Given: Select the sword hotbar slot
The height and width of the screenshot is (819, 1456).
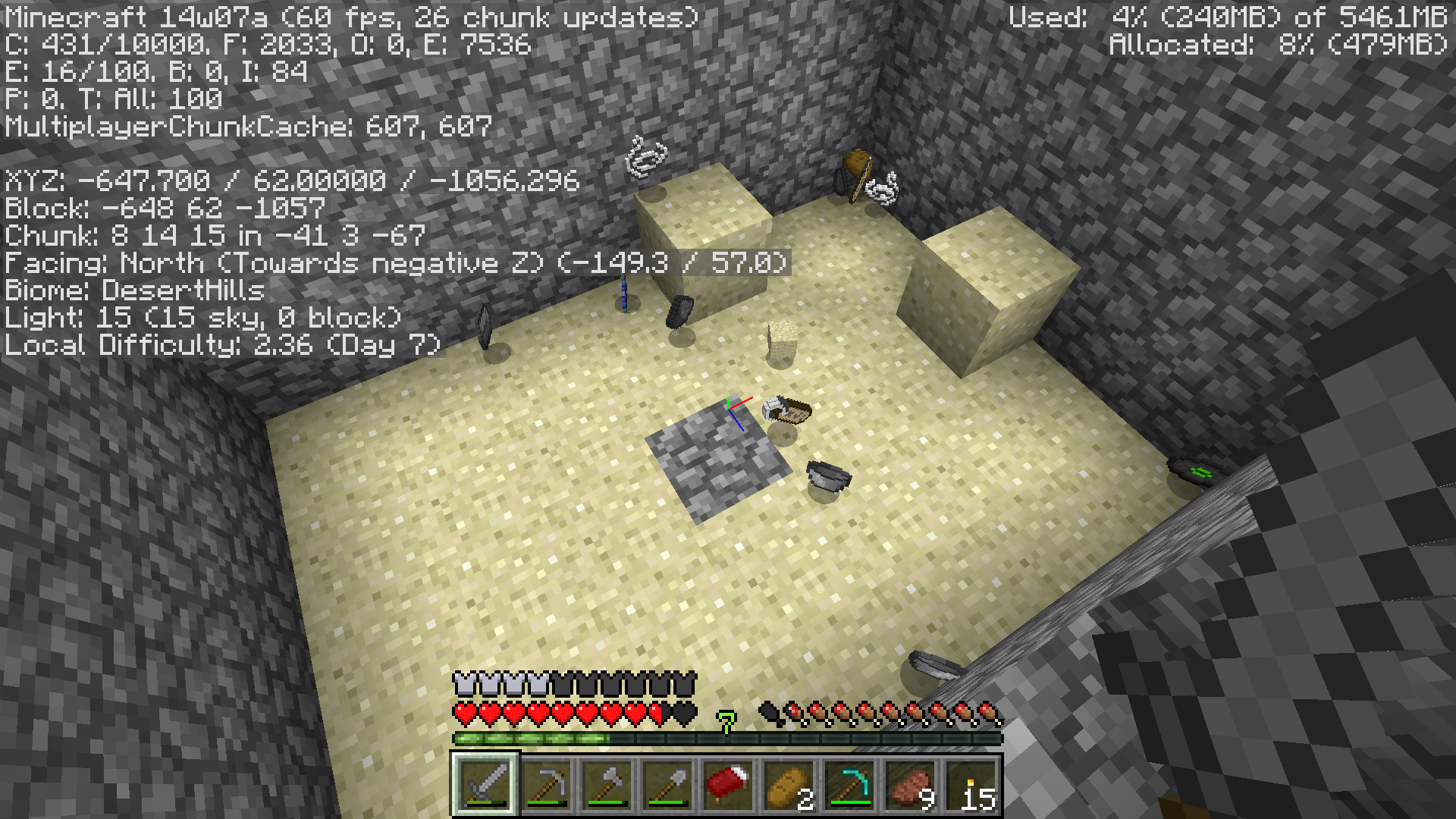Looking at the screenshot, I should 485,785.
